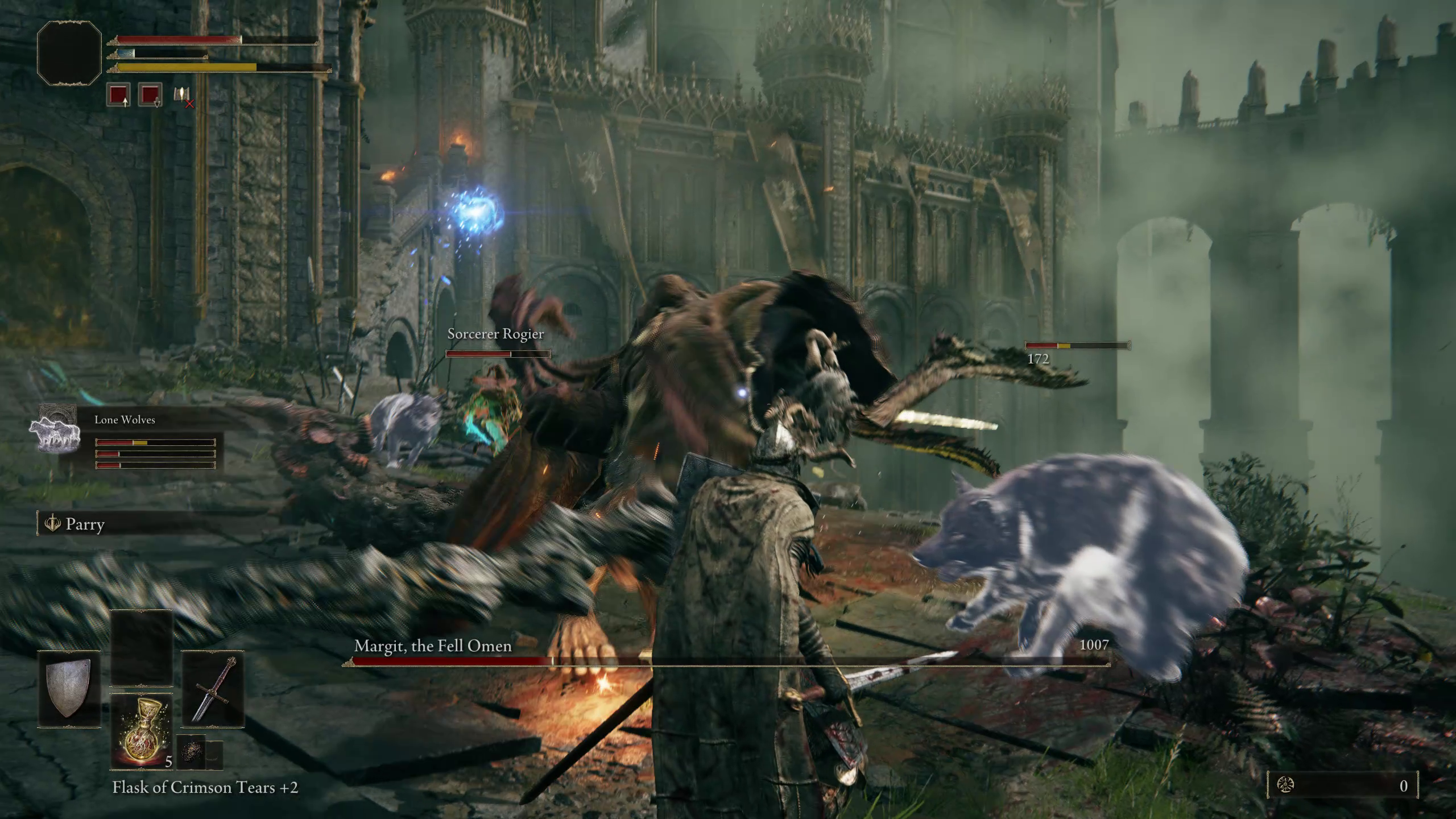
Task: Select the small dark pouch item slot
Action: tap(191, 753)
